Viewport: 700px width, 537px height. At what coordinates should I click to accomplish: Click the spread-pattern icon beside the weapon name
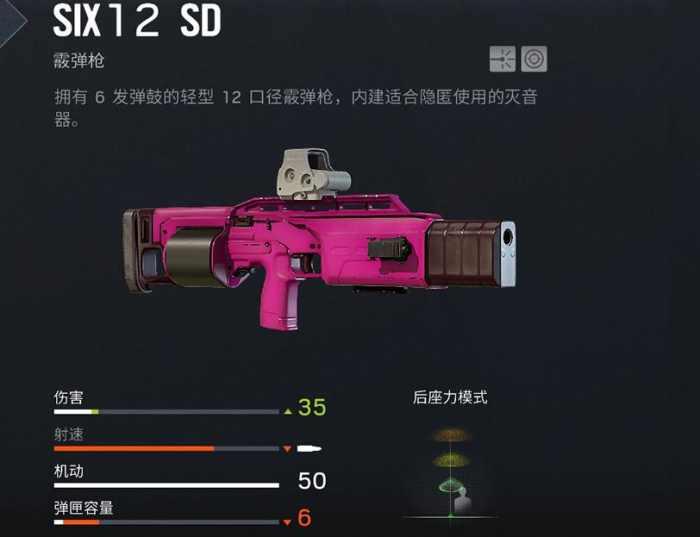click(x=502, y=59)
